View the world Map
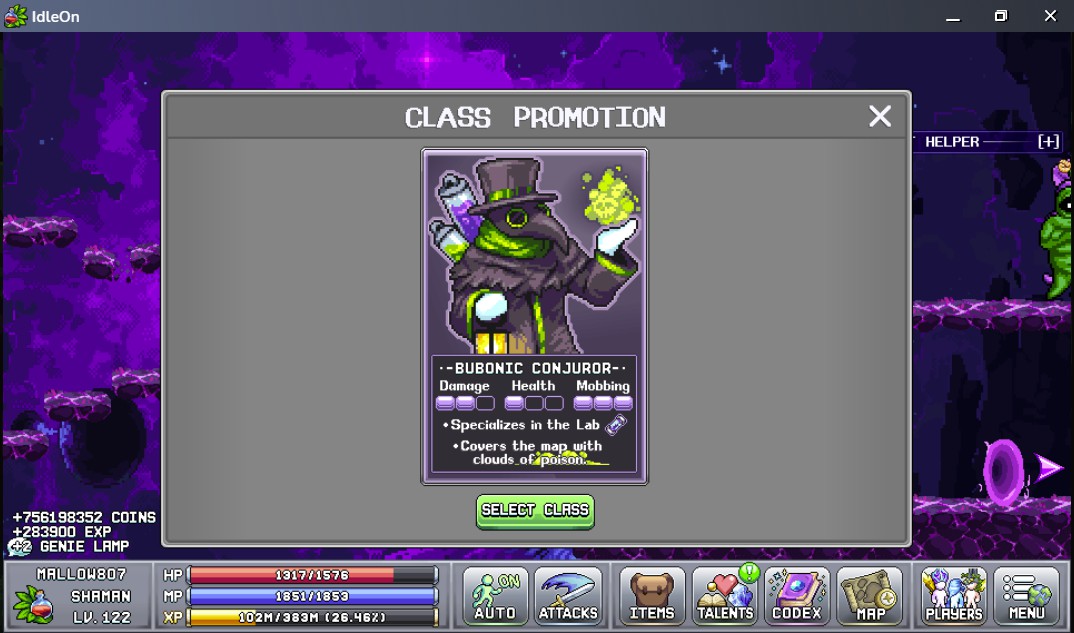Image resolution: width=1074 pixels, height=633 pixels. 870,596
